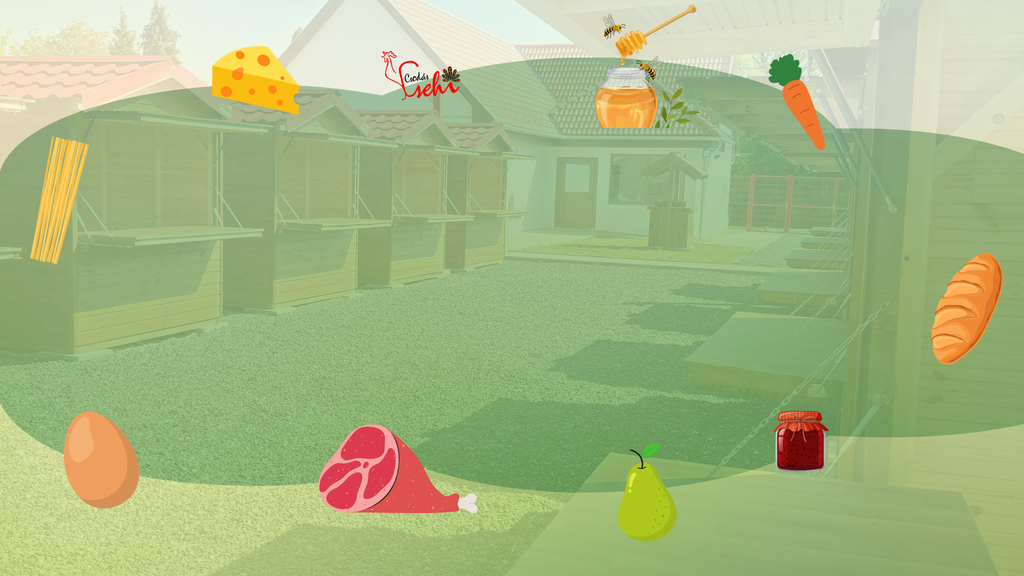The image size is (1024, 576).
Task: Select the yellow cheese wedge
Action: [255, 79]
